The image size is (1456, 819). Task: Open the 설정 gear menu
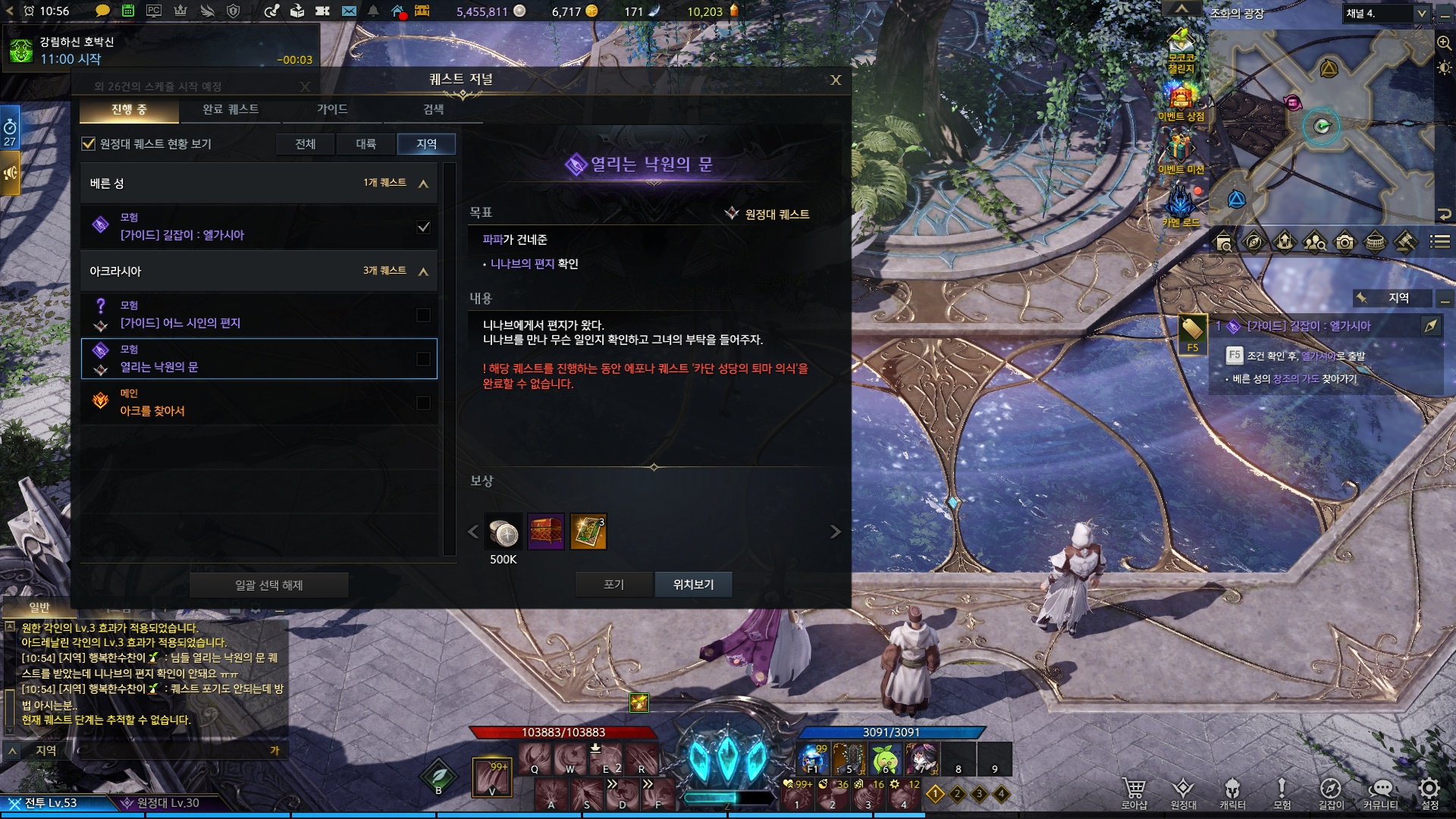(x=1429, y=791)
